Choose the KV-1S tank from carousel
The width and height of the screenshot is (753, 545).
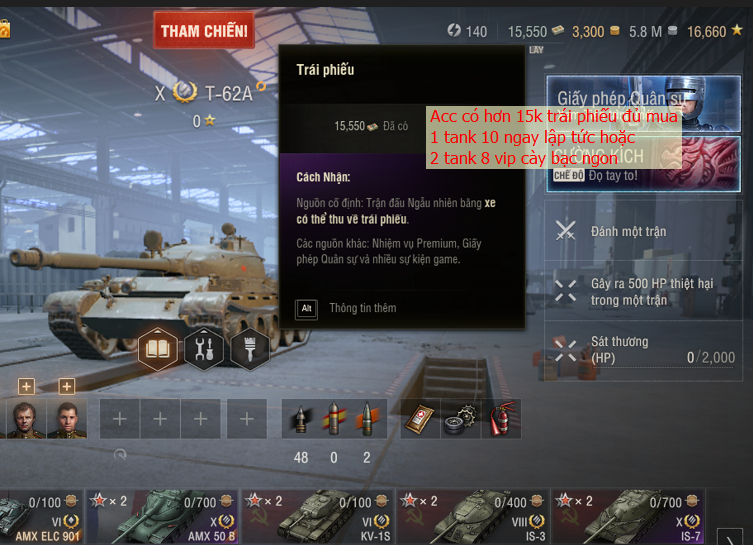pos(318,517)
